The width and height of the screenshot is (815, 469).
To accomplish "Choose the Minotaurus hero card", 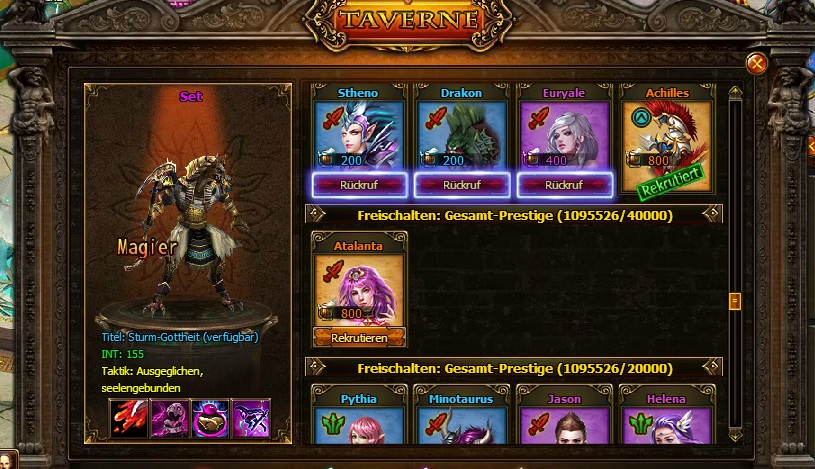I will [462, 422].
